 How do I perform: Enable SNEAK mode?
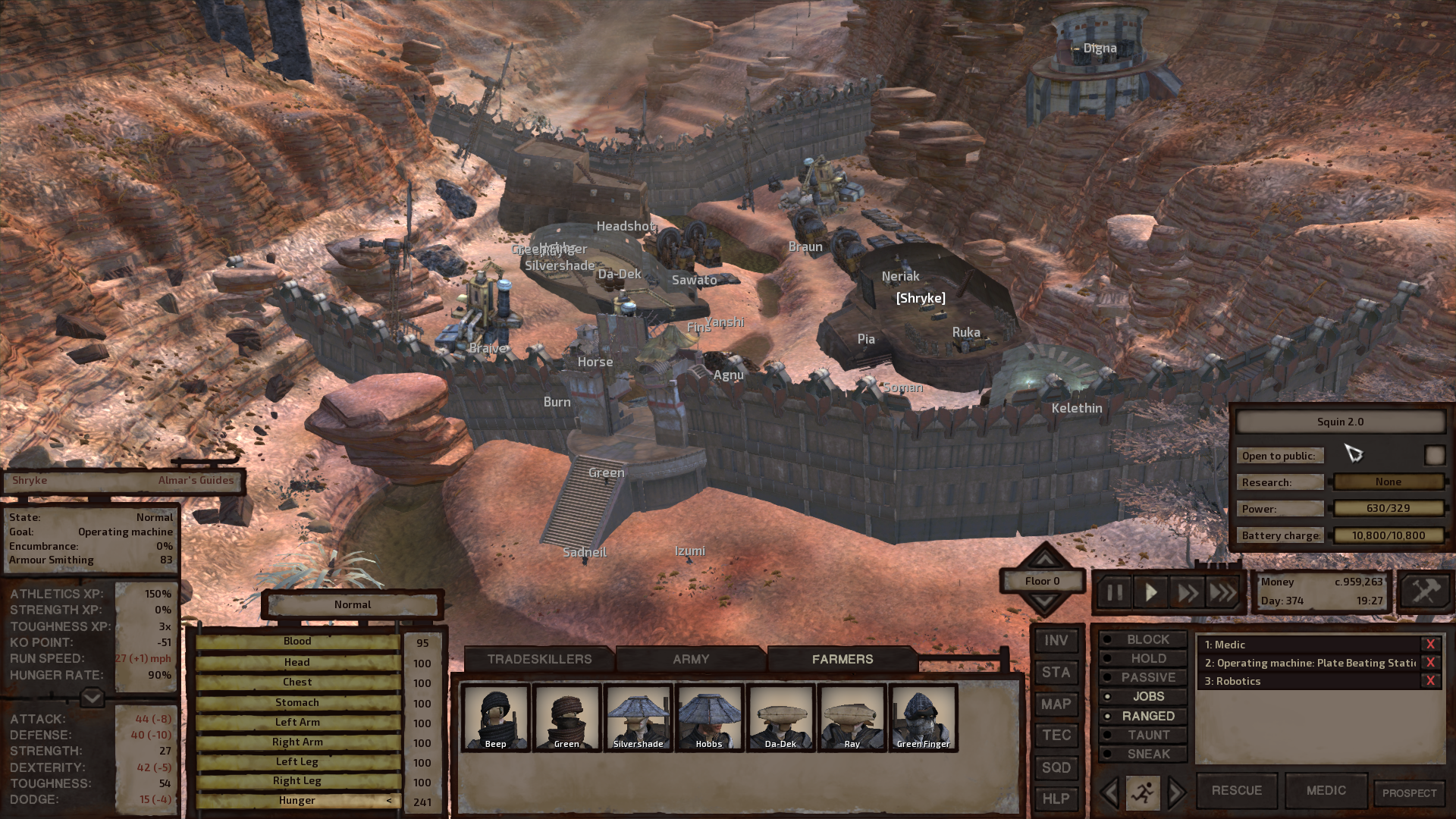(1143, 754)
